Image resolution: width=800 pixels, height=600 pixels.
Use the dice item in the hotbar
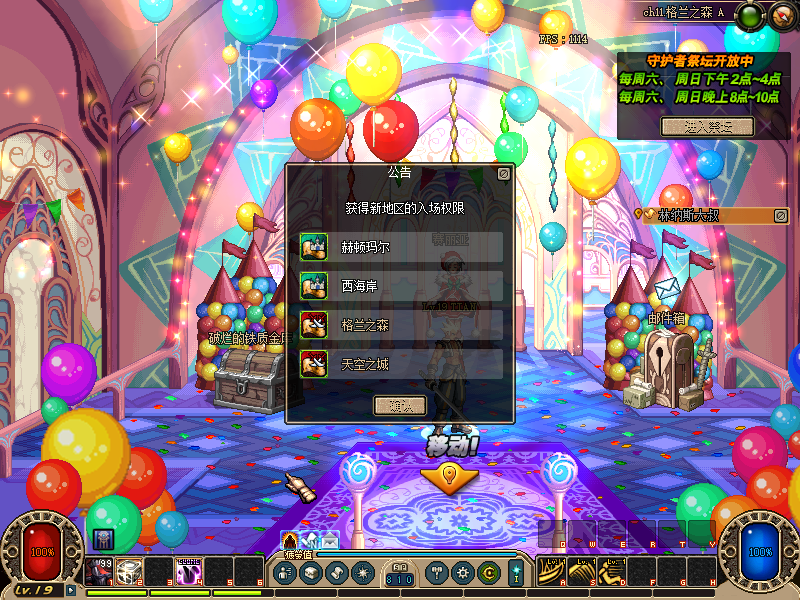[127, 571]
